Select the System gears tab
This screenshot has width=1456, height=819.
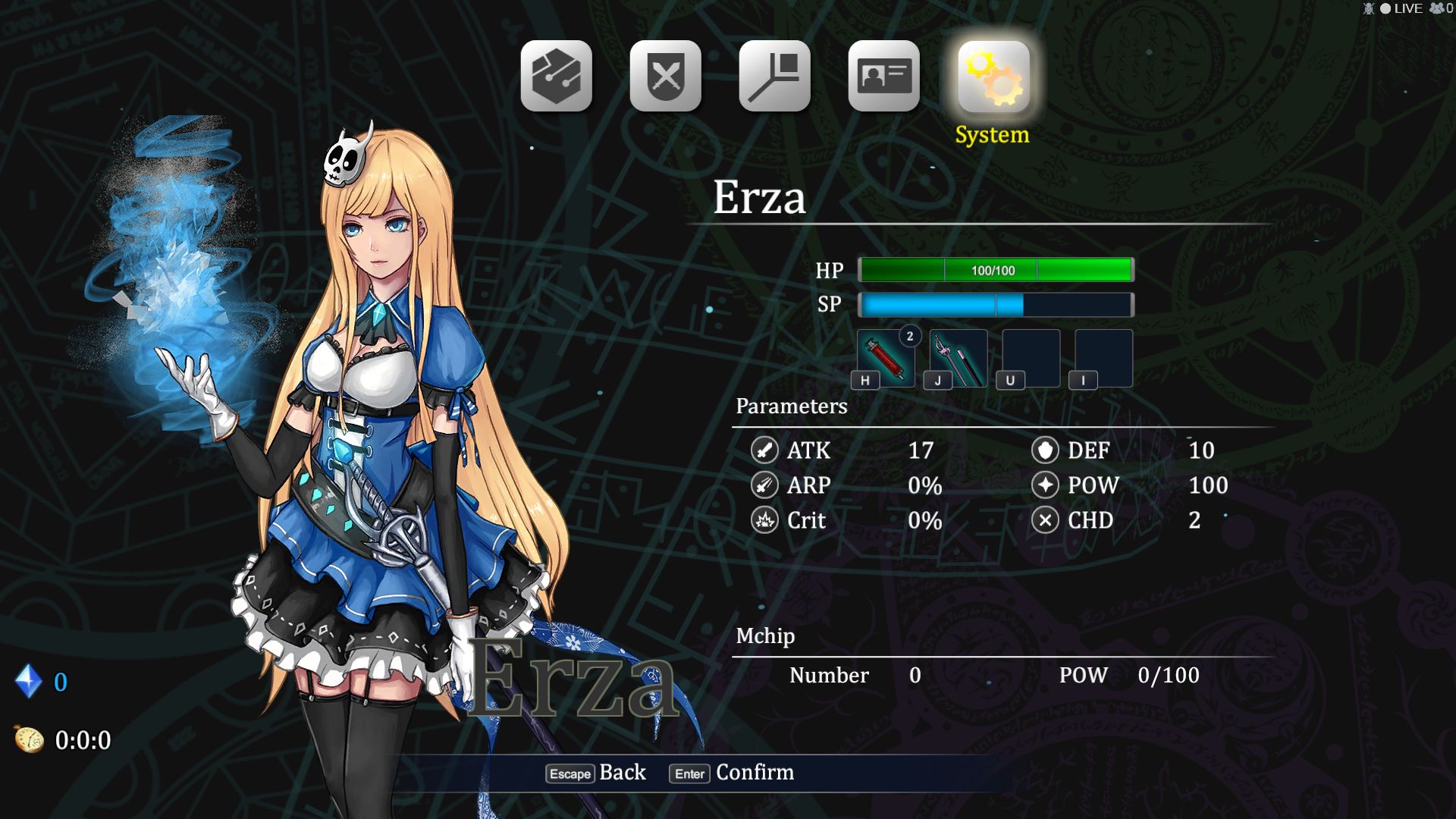click(x=993, y=77)
